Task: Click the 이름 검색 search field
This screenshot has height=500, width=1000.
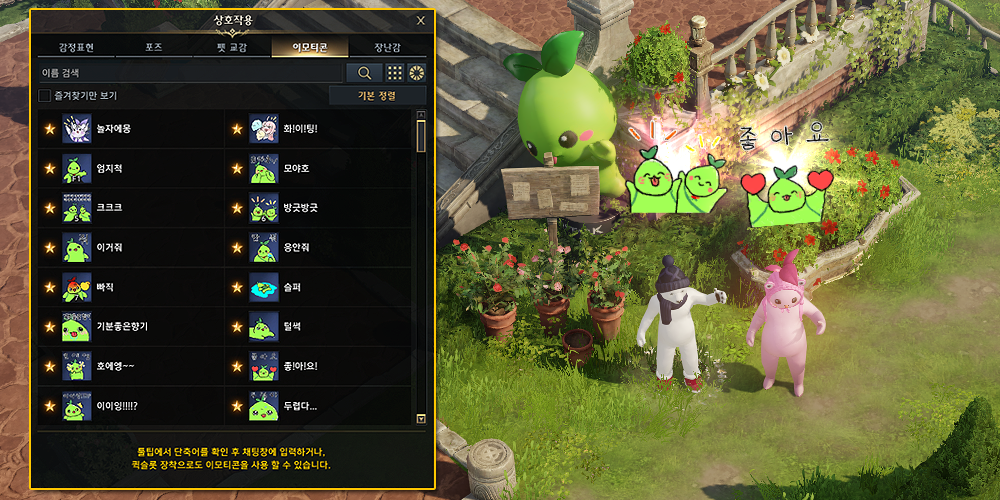Action: [190, 73]
